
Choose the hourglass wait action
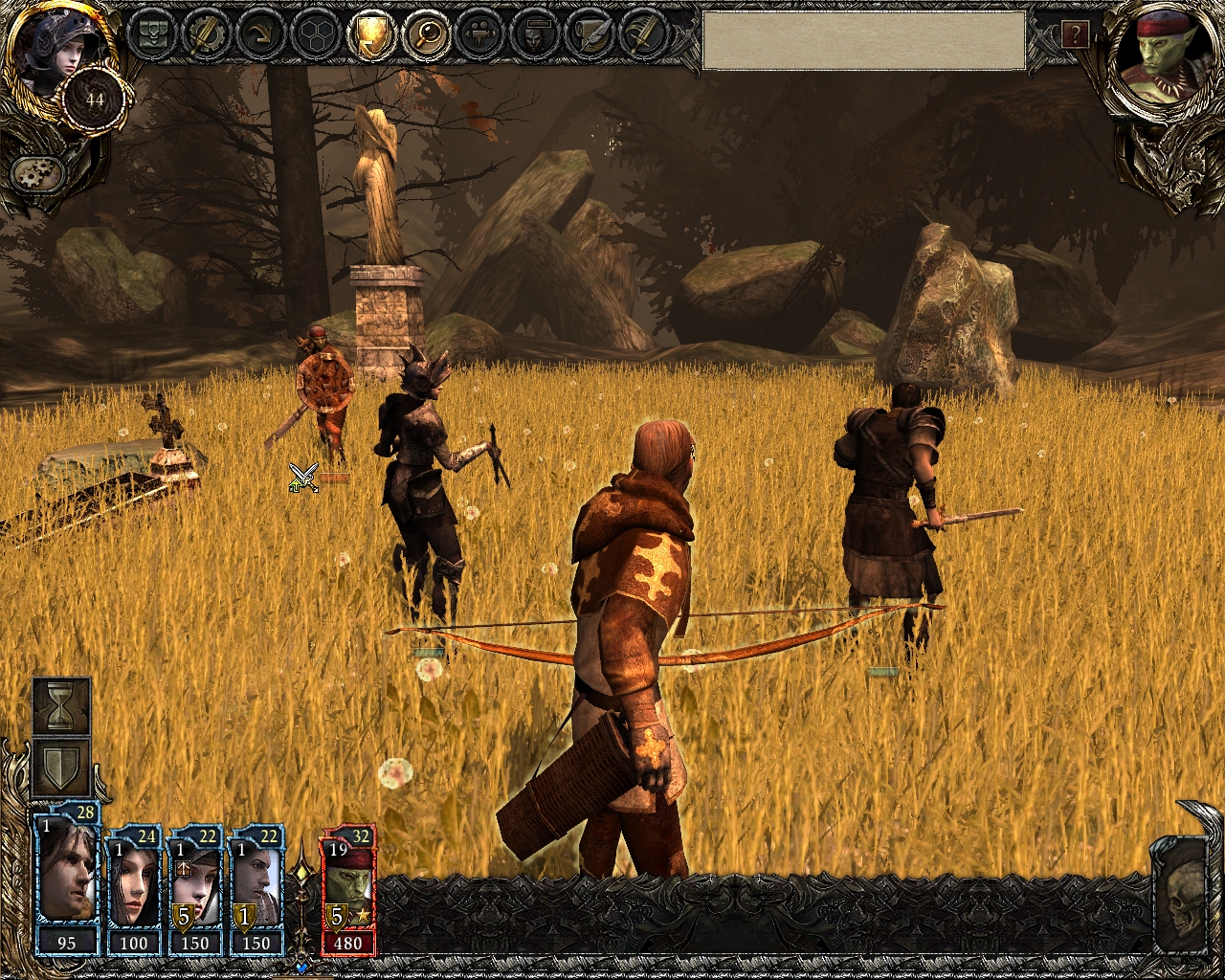coord(62,707)
